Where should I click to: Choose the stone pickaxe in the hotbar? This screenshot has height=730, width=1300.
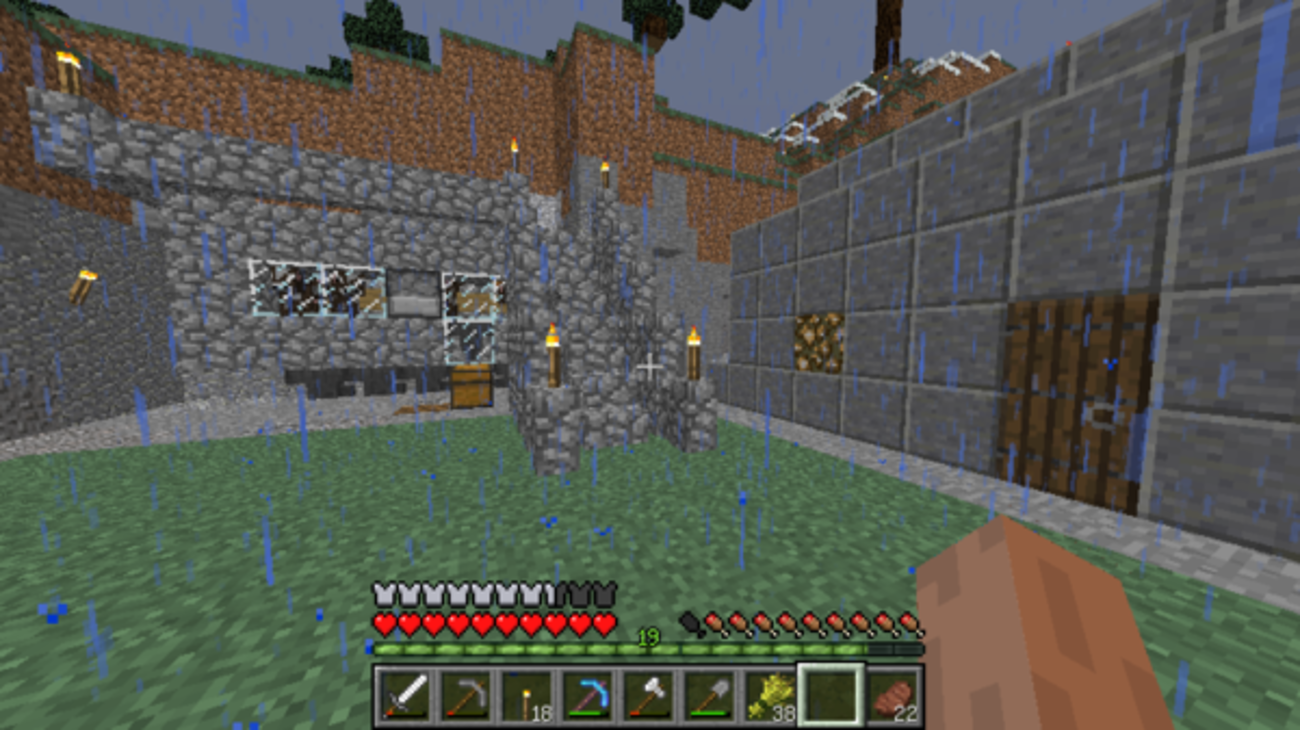pos(465,695)
